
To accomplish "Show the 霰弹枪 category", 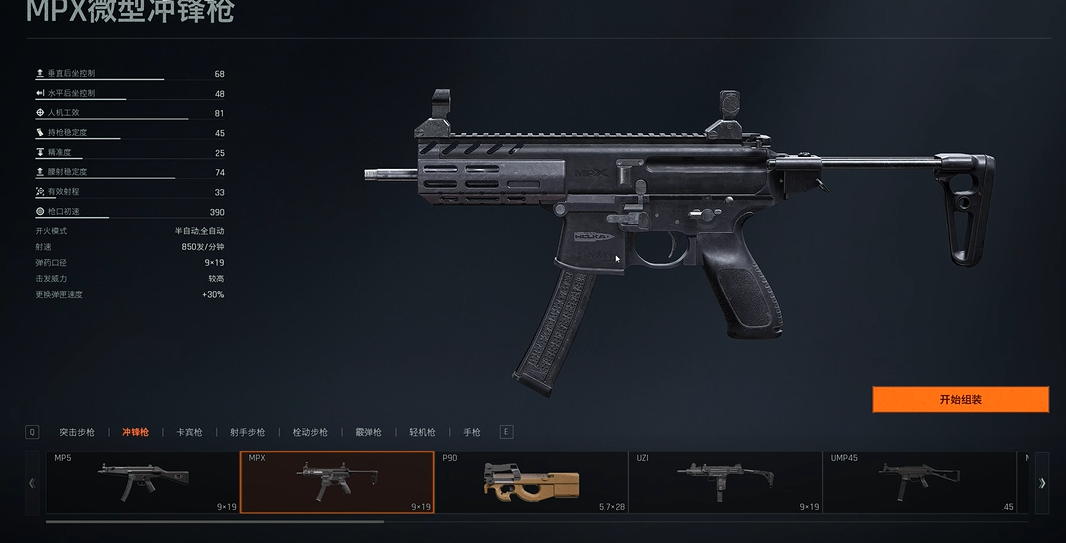I will (x=368, y=433).
